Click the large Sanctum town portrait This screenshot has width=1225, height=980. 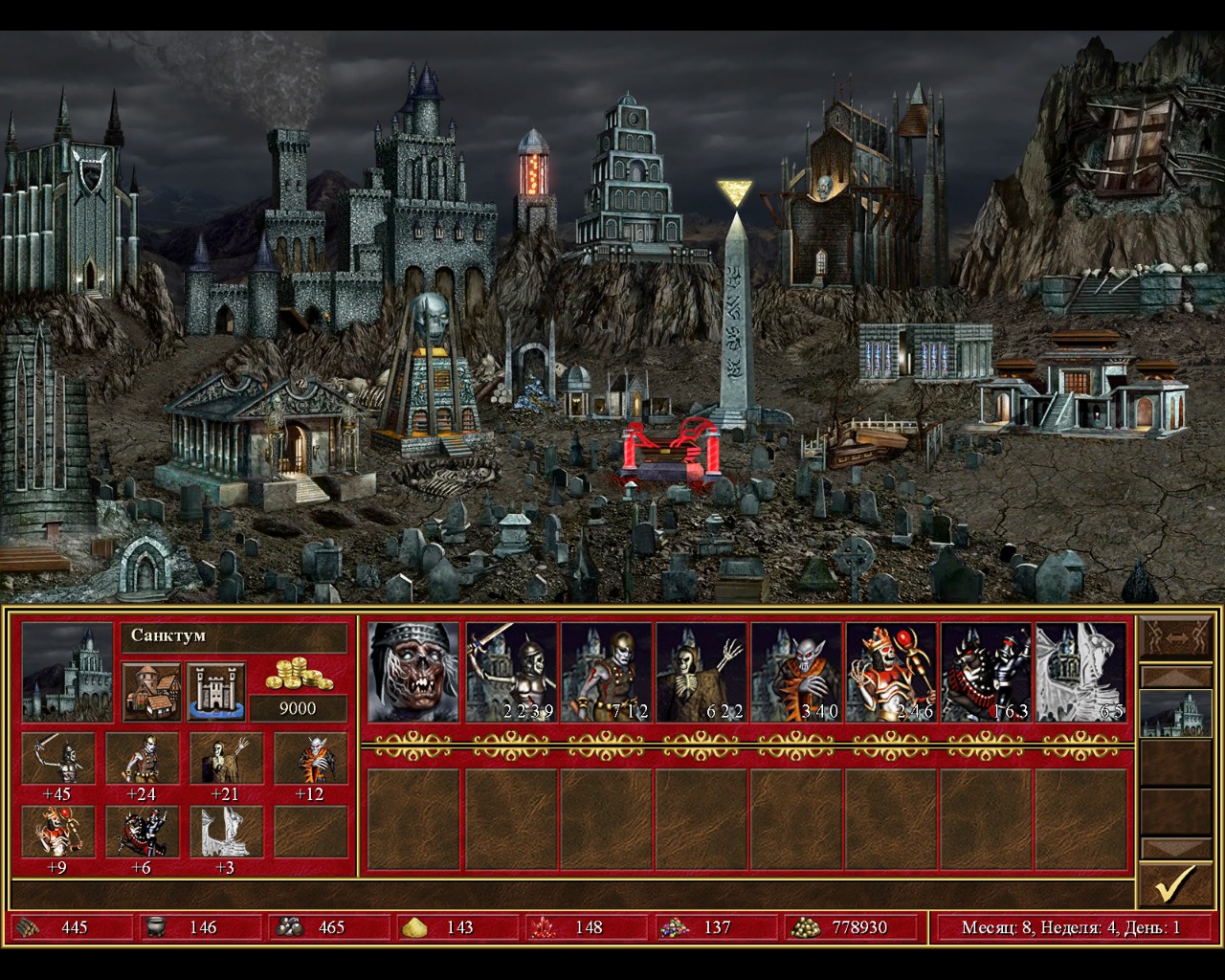point(68,672)
